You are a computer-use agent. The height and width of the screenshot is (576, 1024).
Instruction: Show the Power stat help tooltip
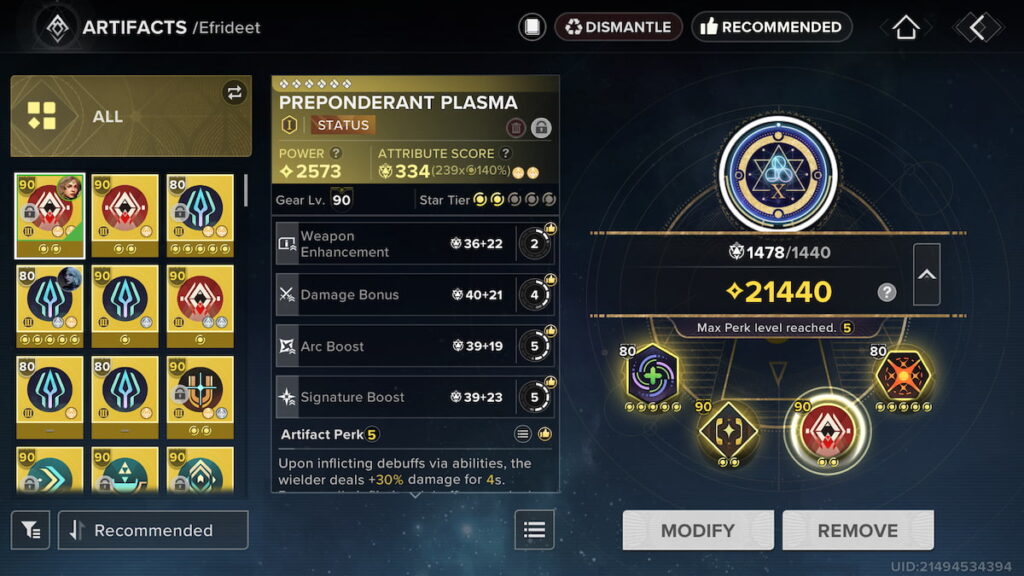pos(336,153)
